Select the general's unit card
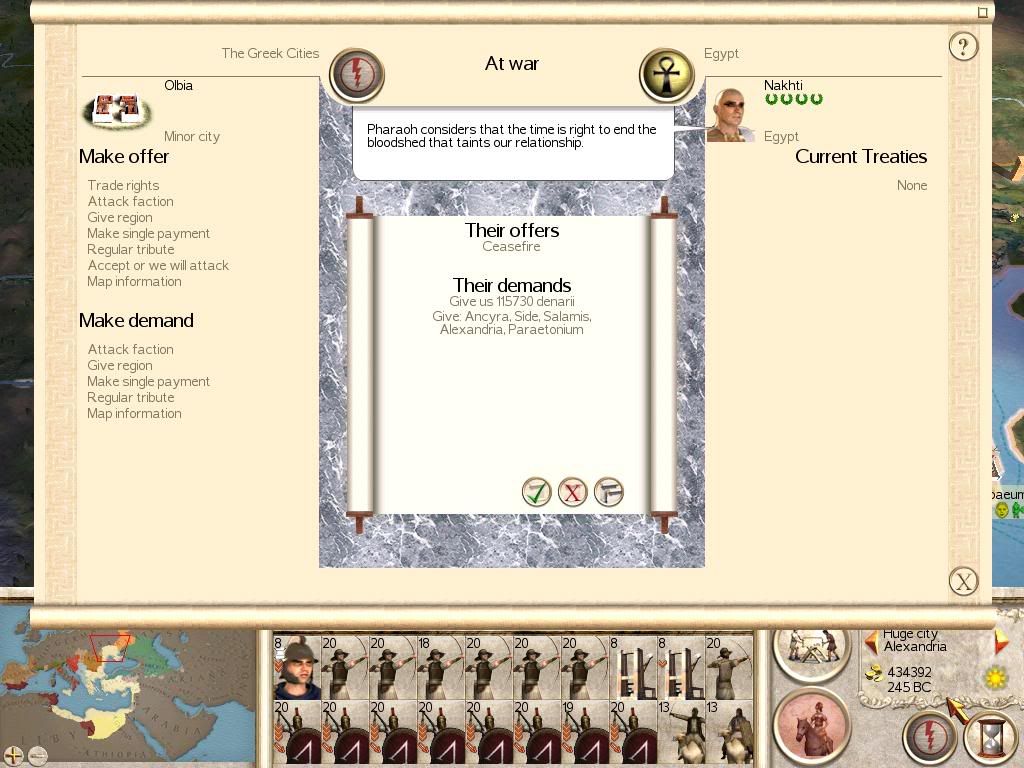 pyautogui.click(x=296, y=667)
